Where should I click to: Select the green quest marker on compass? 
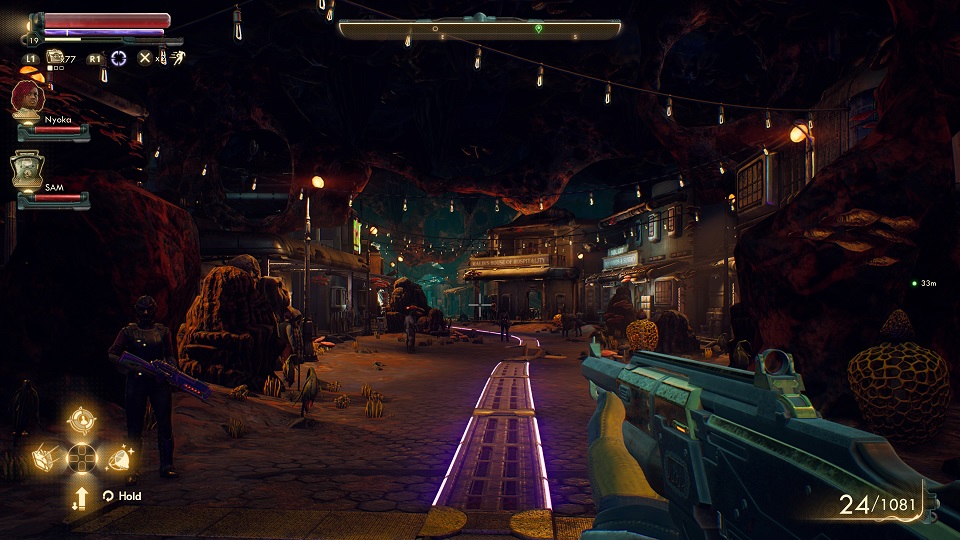(539, 30)
